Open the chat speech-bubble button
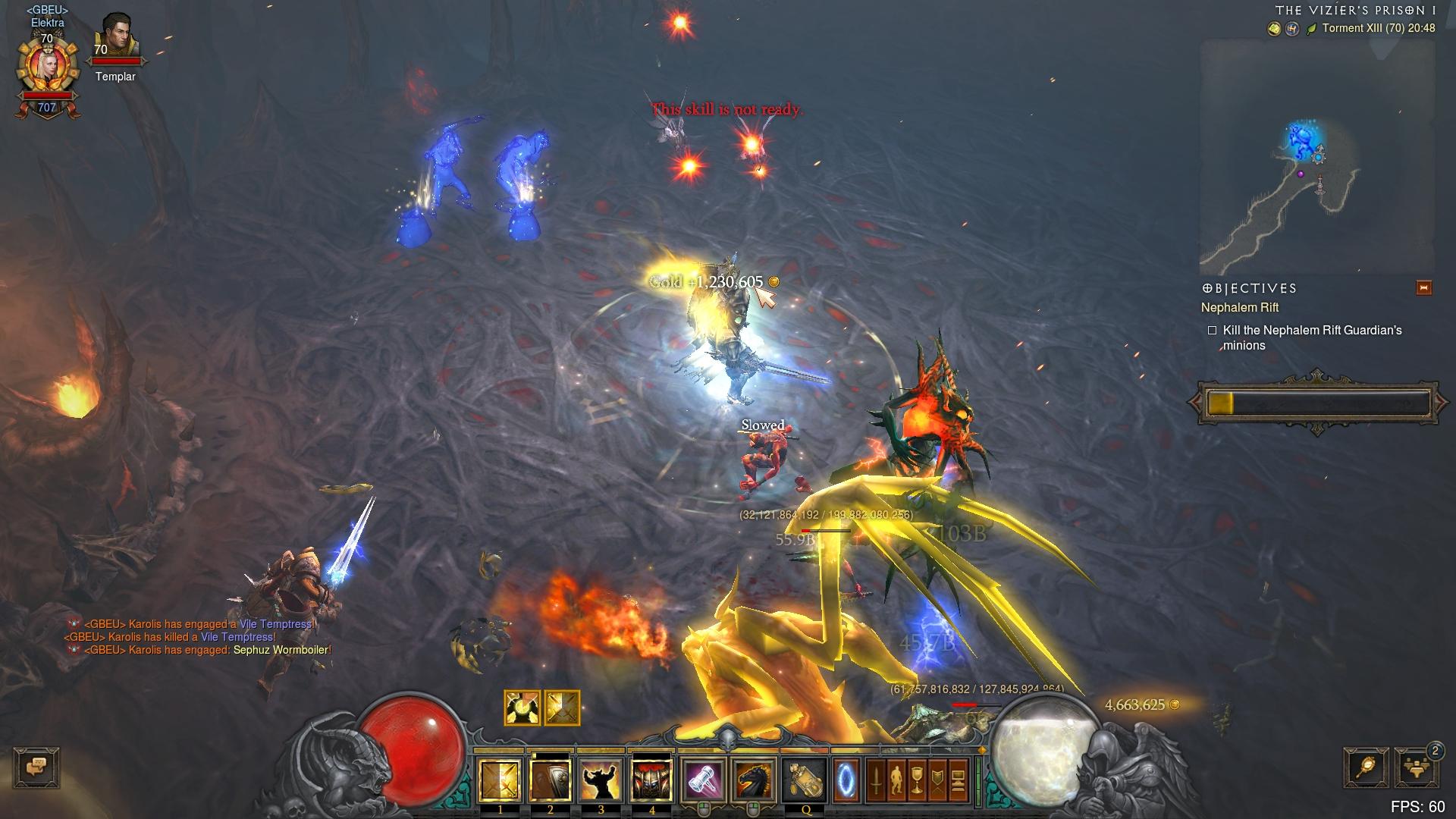This screenshot has height=819, width=1456. tap(36, 767)
